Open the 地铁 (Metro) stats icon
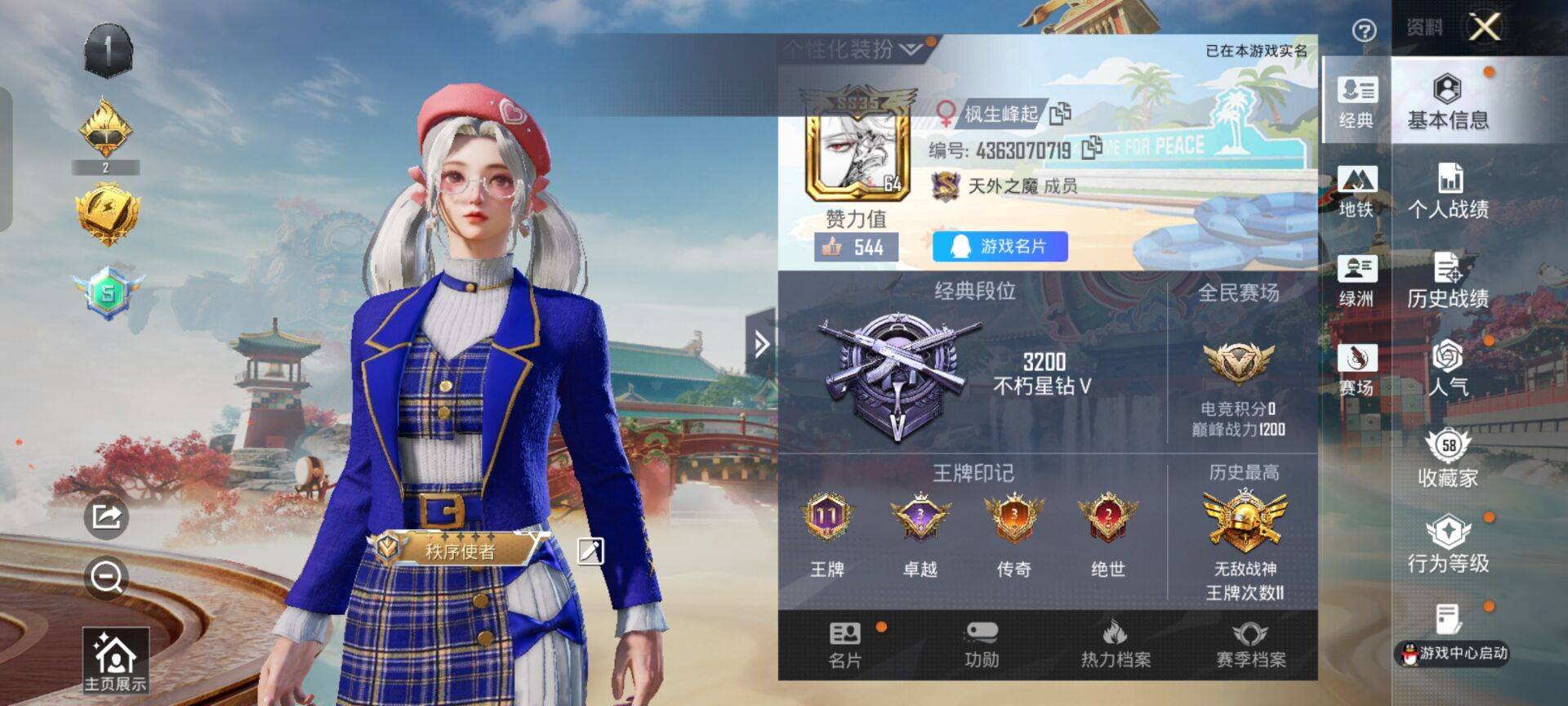 1355,194
